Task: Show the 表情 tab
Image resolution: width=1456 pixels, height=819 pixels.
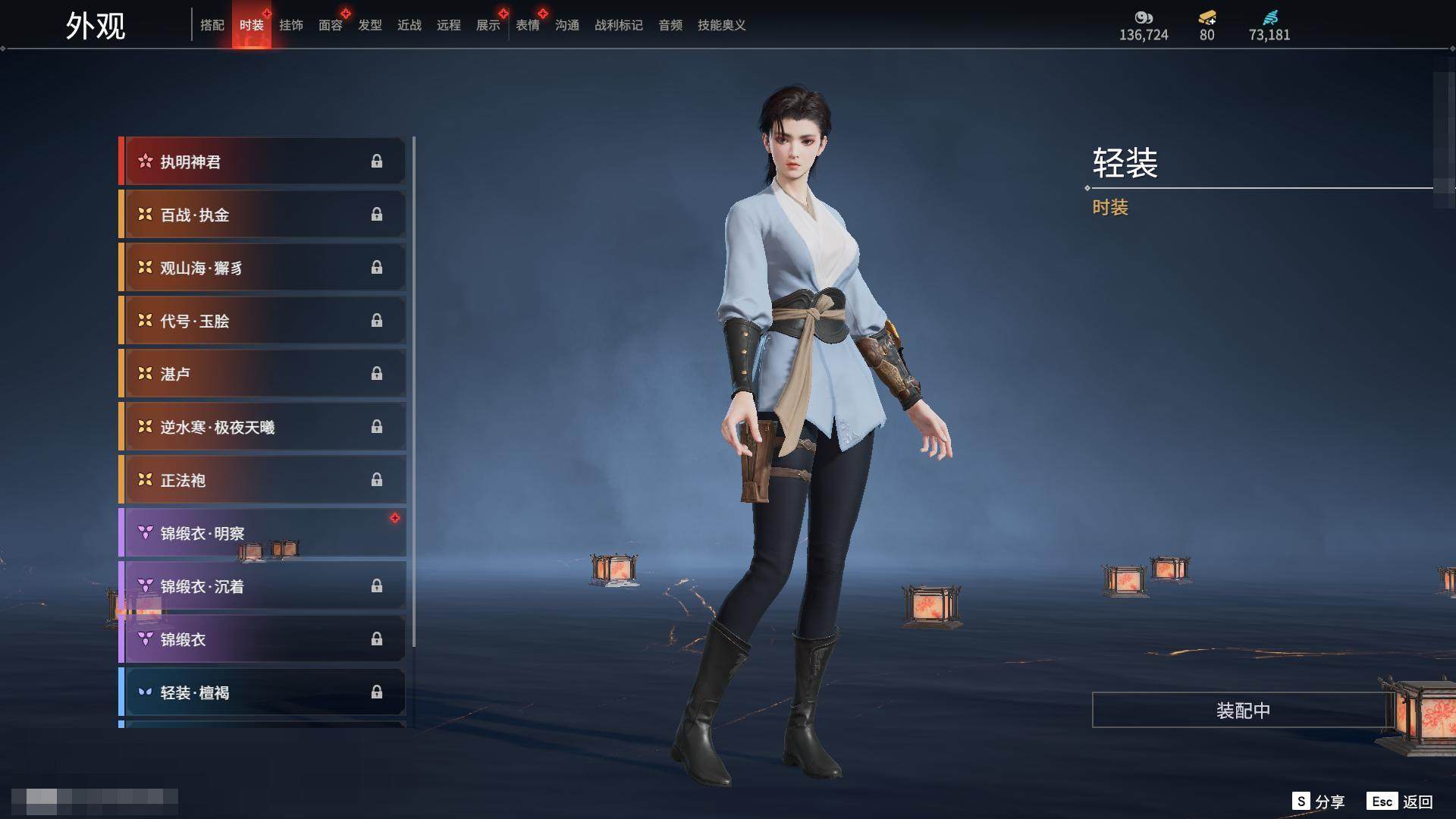Action: [528, 26]
